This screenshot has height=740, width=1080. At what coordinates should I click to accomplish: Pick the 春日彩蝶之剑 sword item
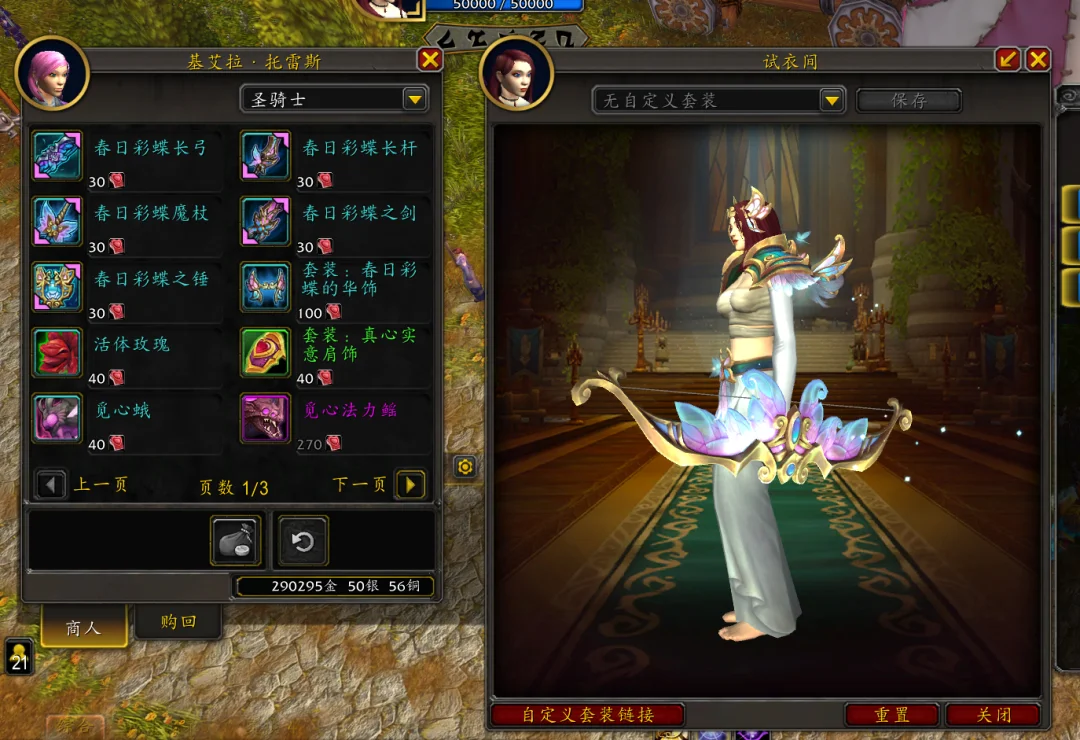coord(265,221)
